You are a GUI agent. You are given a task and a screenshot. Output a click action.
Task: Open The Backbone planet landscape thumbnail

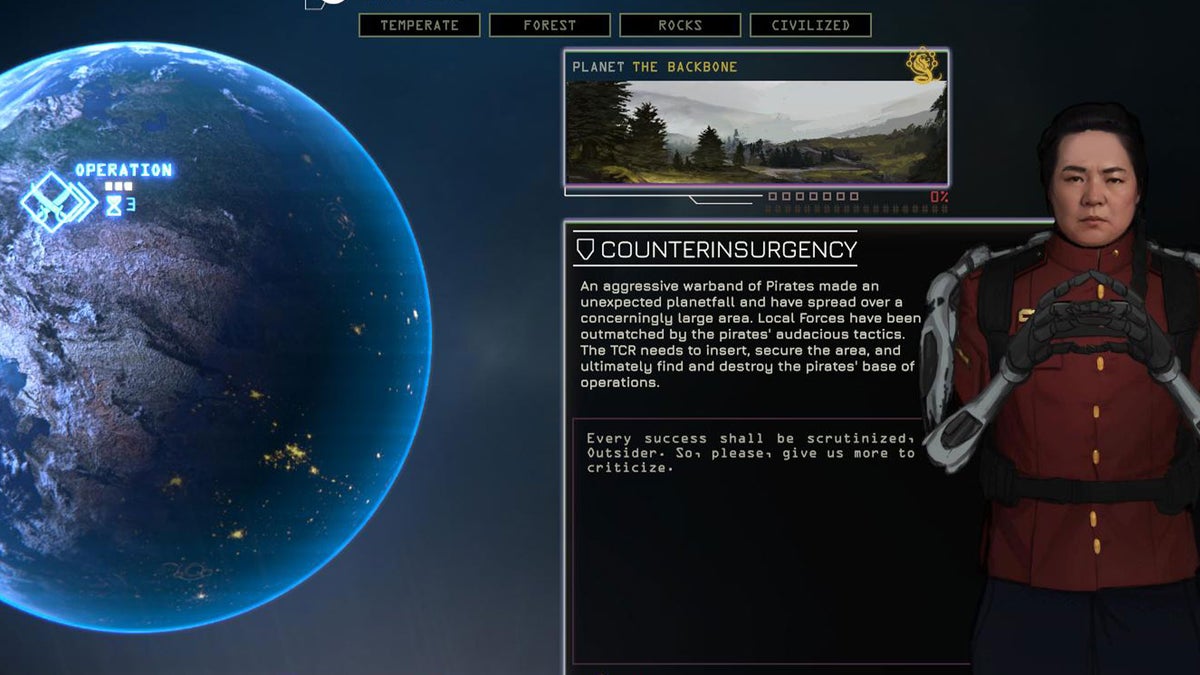coord(755,131)
